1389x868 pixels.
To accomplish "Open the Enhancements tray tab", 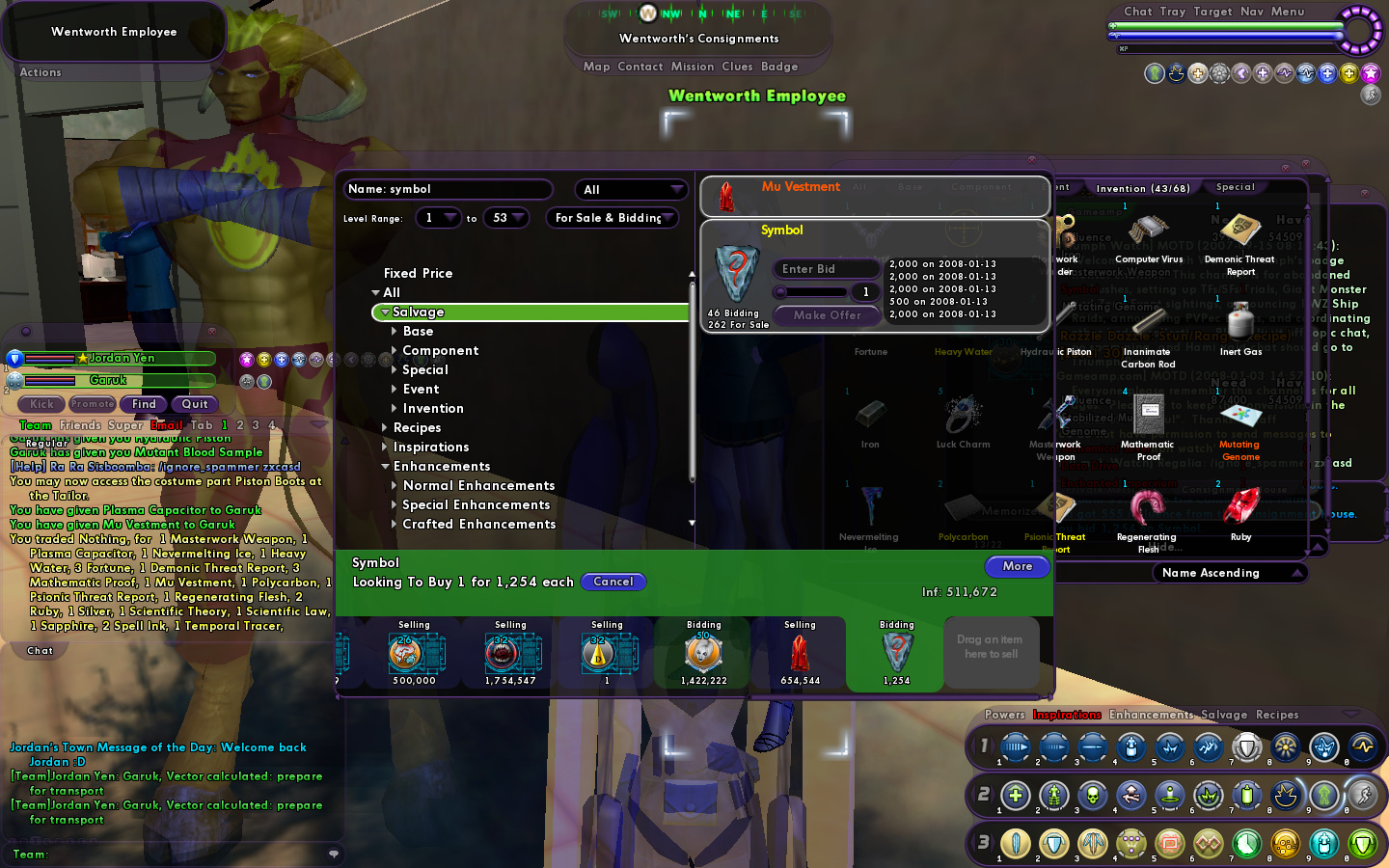I will click(1151, 715).
